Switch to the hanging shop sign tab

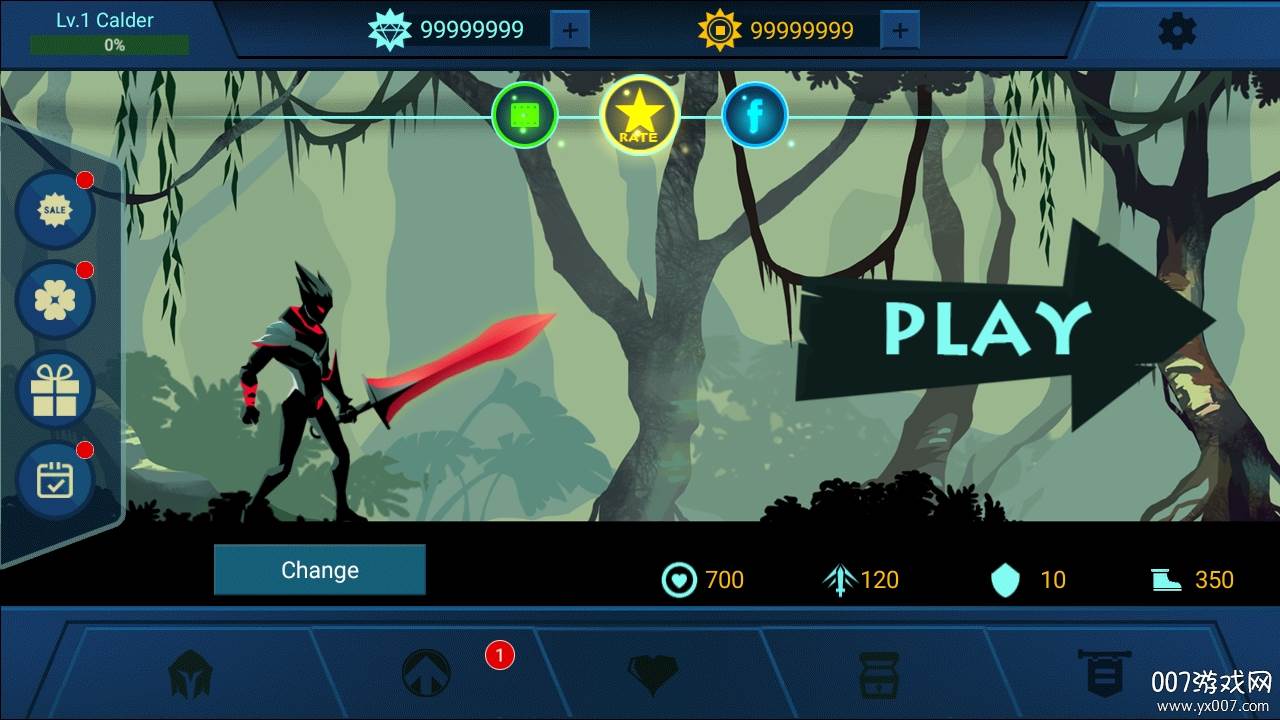click(1104, 671)
